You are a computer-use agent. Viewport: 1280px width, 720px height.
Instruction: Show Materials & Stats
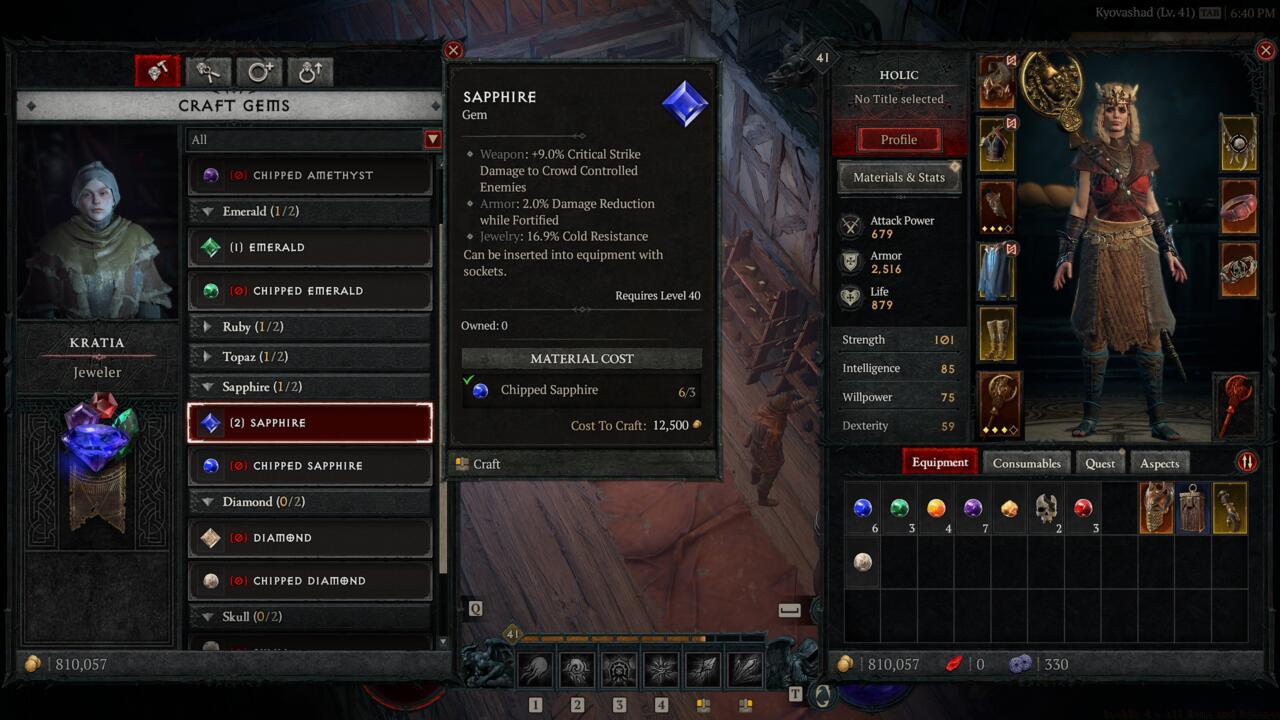[898, 177]
